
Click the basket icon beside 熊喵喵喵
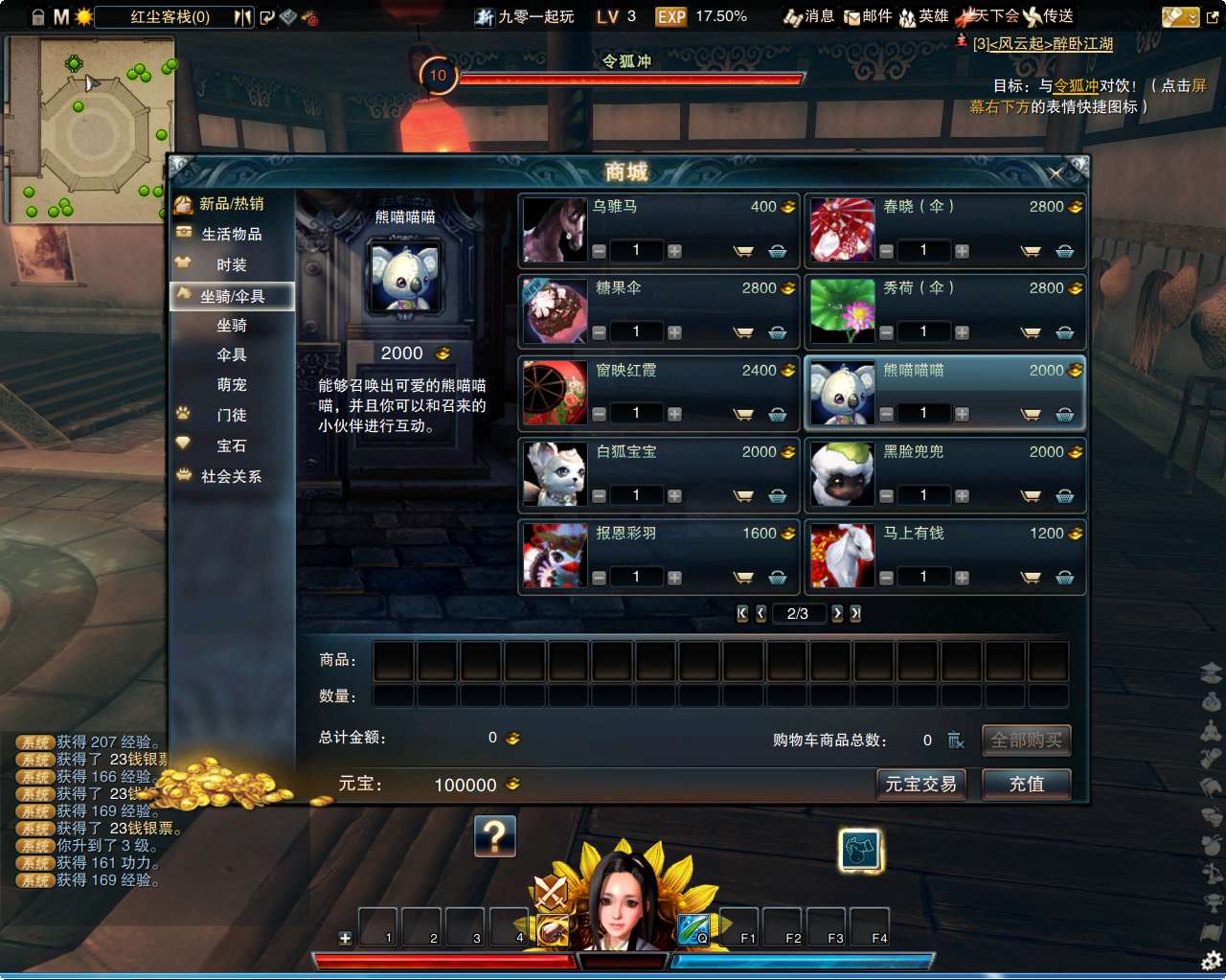(x=1064, y=413)
